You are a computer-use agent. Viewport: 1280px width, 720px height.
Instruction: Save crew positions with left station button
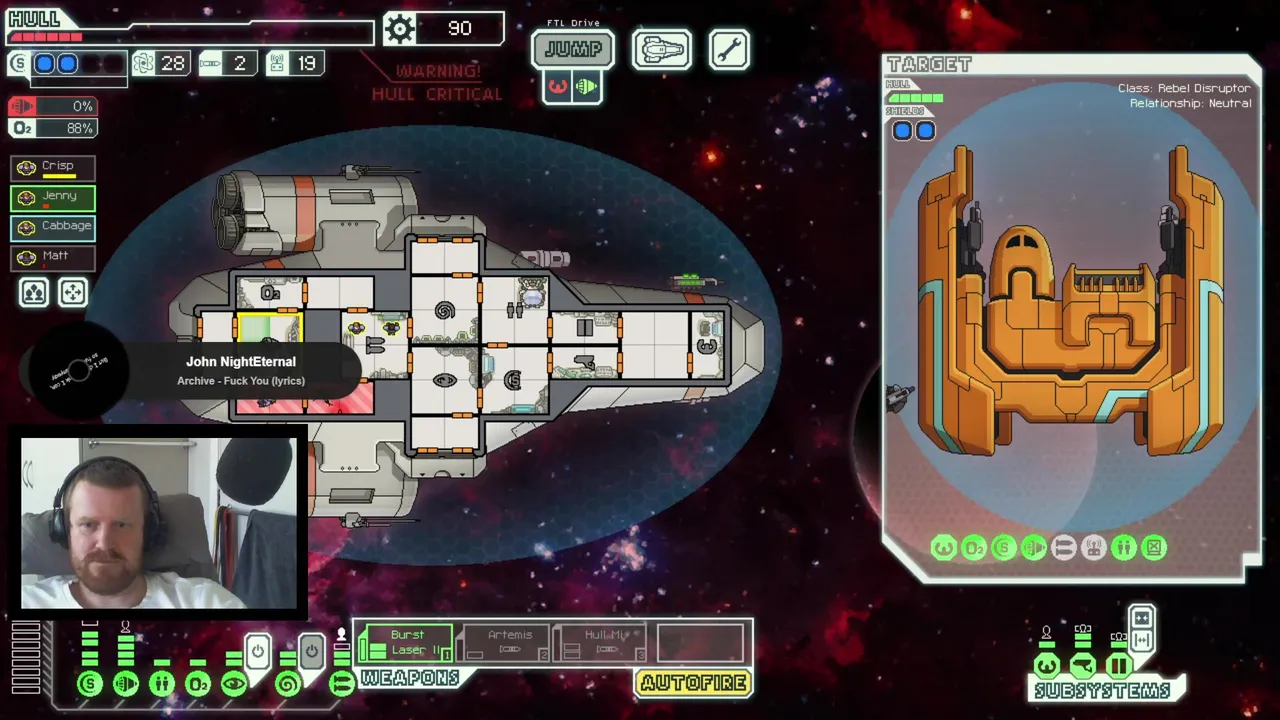[x=34, y=292]
